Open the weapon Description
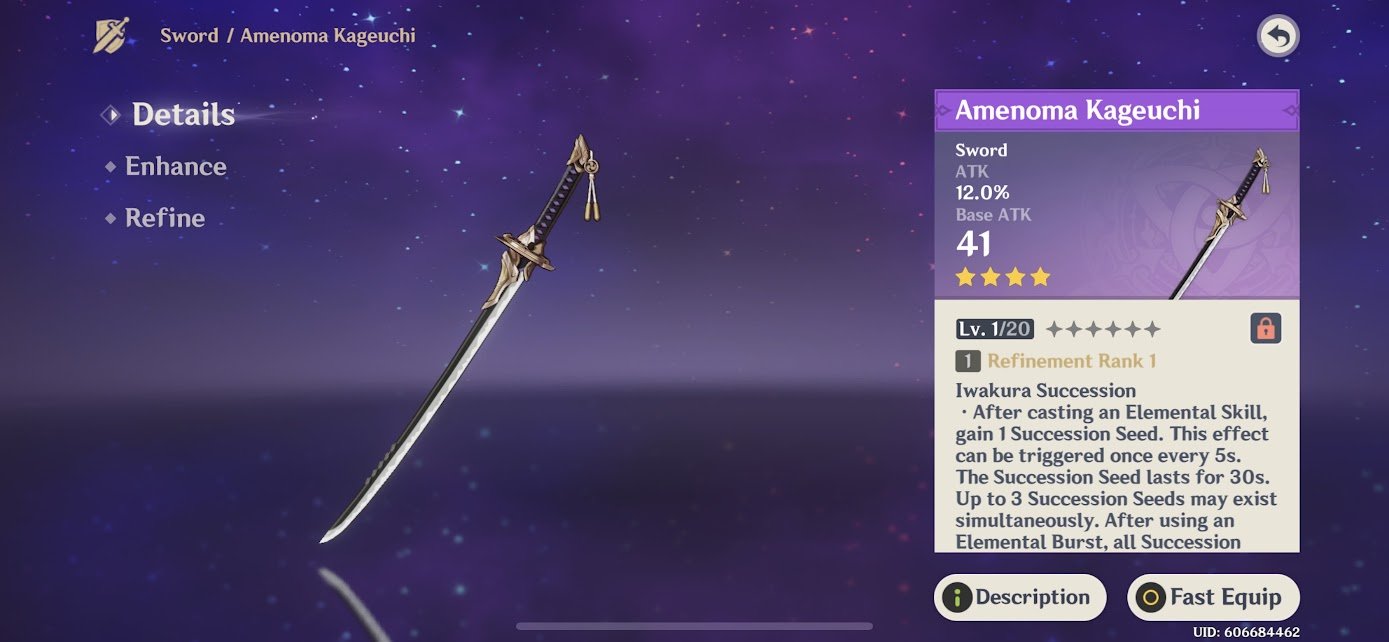Viewport: 1389px width, 642px height. point(1020,598)
